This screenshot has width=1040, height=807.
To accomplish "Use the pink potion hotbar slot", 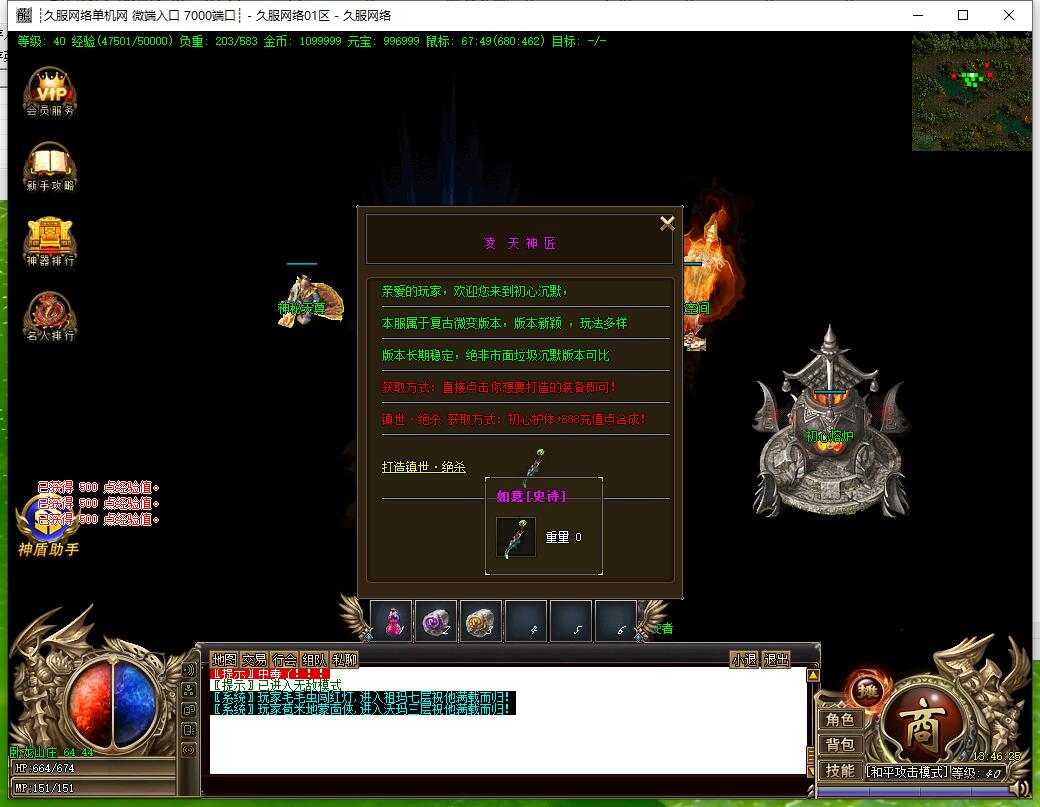I will (x=391, y=621).
